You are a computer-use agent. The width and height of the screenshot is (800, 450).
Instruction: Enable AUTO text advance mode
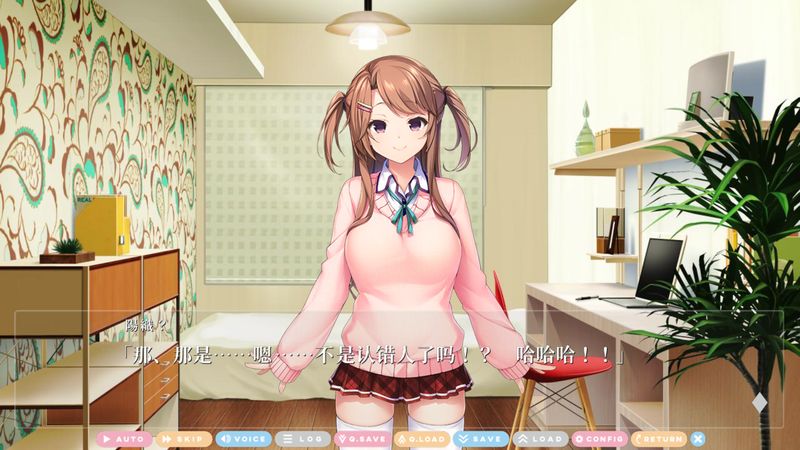(123, 439)
